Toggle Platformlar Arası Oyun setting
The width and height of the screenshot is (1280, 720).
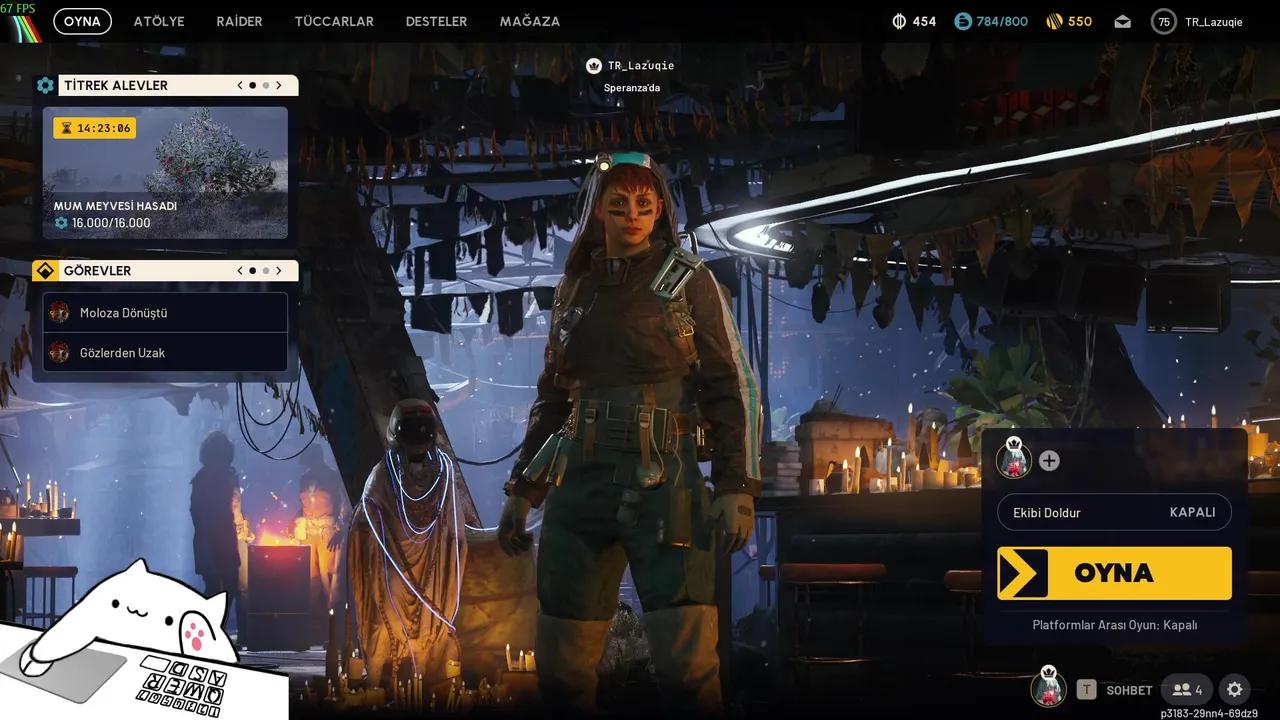(1114, 624)
